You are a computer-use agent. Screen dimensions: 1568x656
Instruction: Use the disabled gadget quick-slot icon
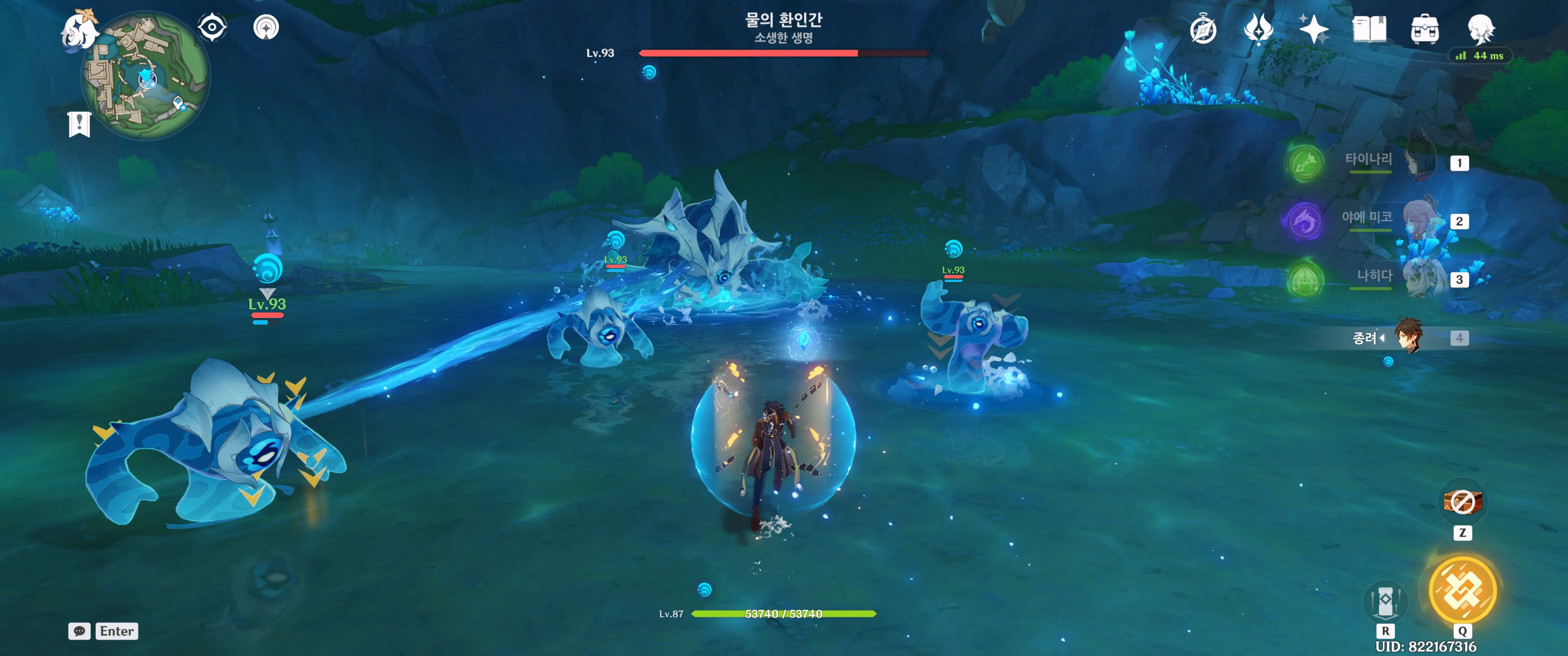coord(1462,502)
